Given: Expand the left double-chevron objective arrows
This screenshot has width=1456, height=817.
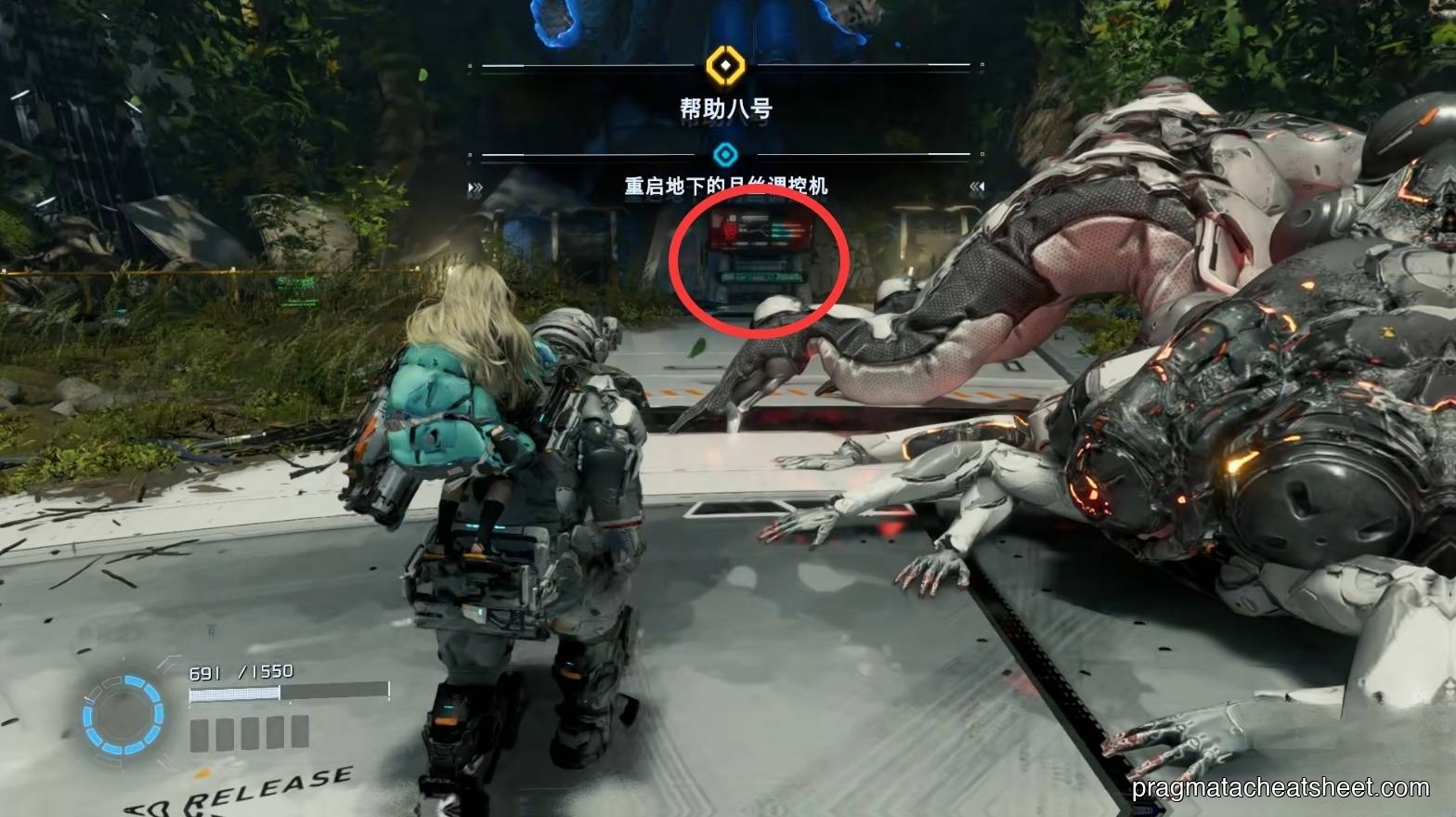Looking at the screenshot, I should click(475, 185).
